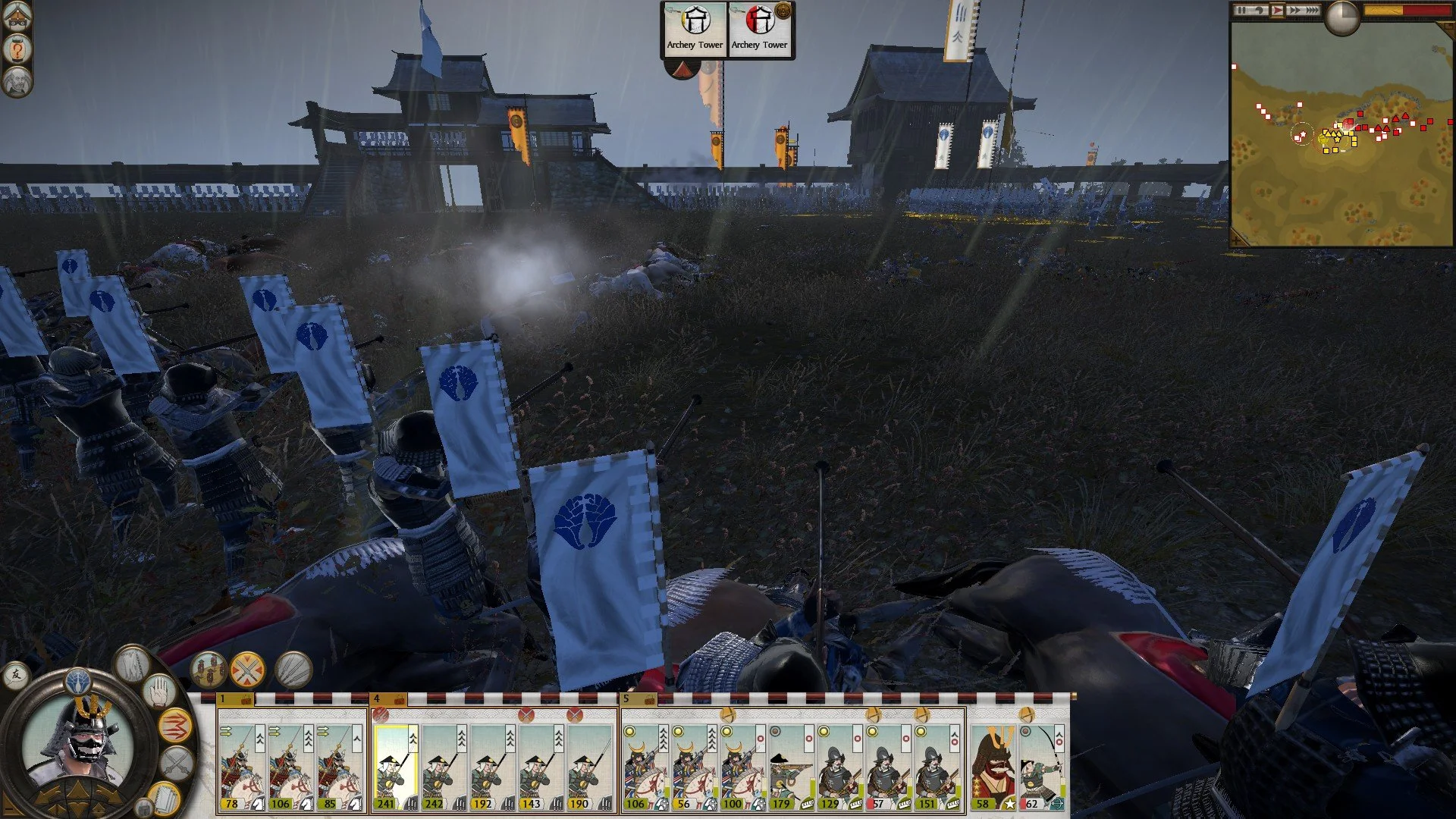Activate the grey spears ability icon
1456x819 pixels.
pyautogui.click(x=293, y=670)
